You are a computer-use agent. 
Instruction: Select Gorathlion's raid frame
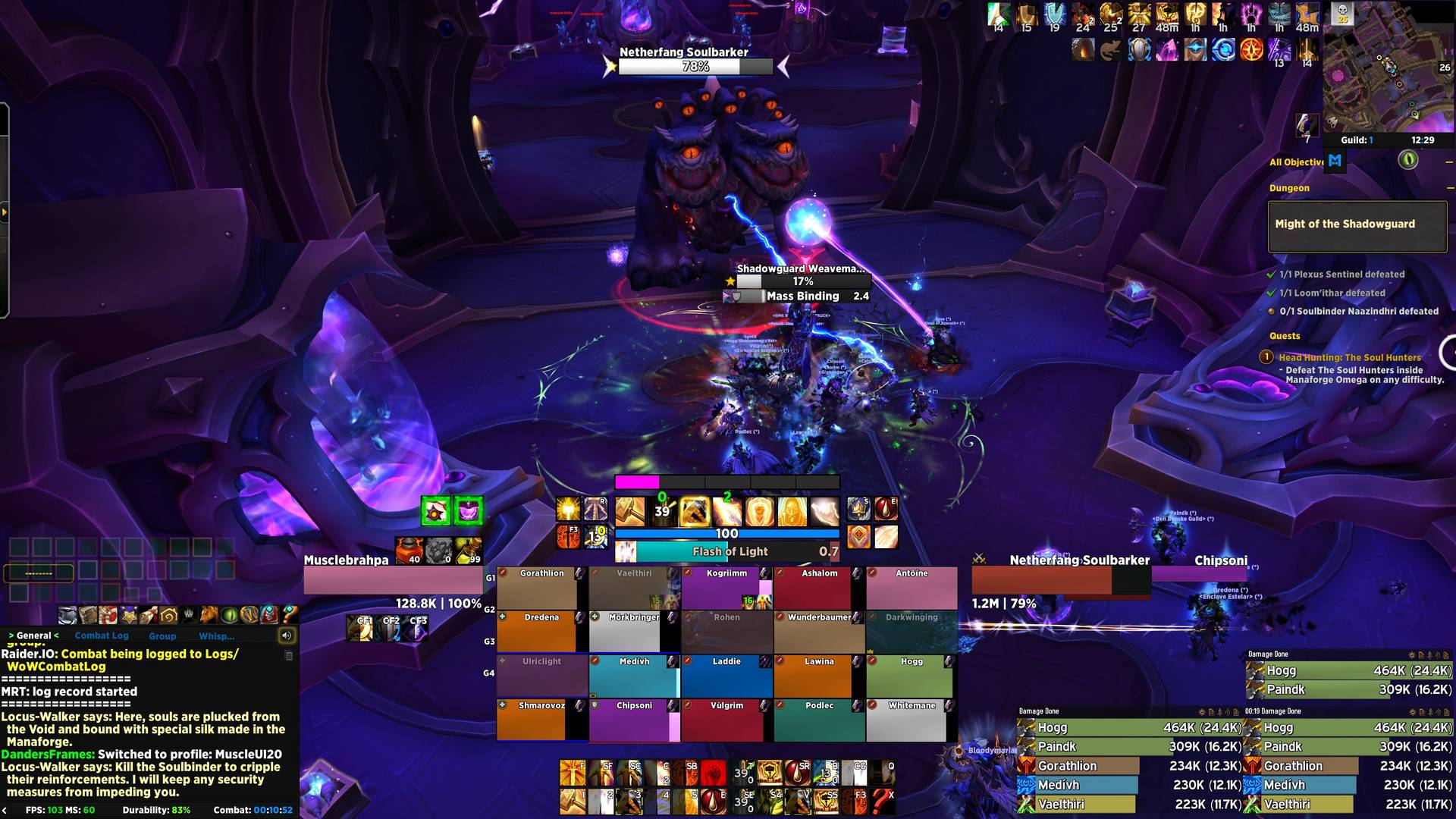[541, 588]
